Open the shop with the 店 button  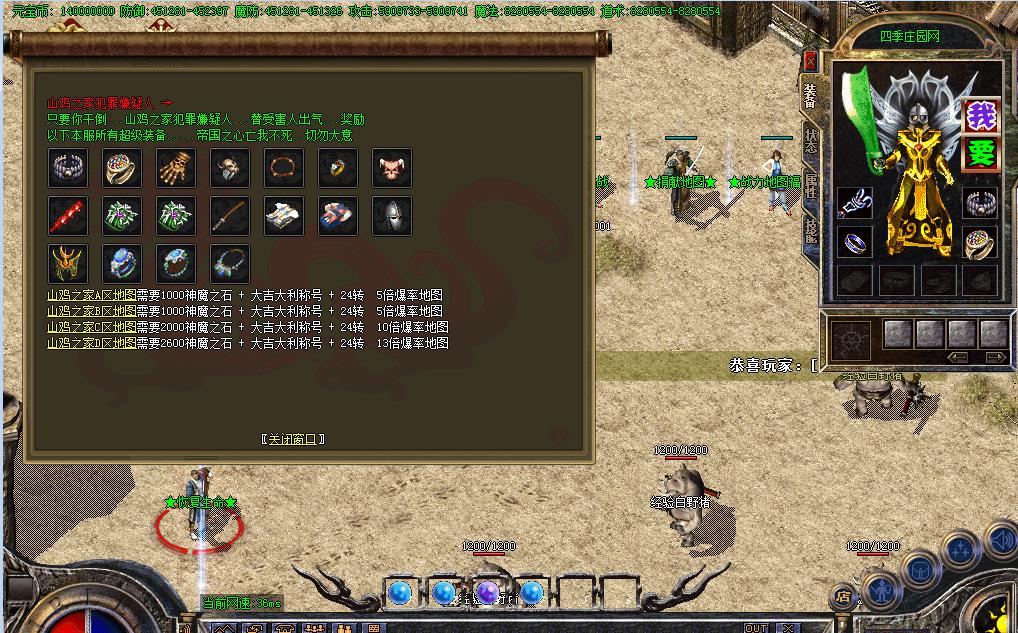(841, 597)
